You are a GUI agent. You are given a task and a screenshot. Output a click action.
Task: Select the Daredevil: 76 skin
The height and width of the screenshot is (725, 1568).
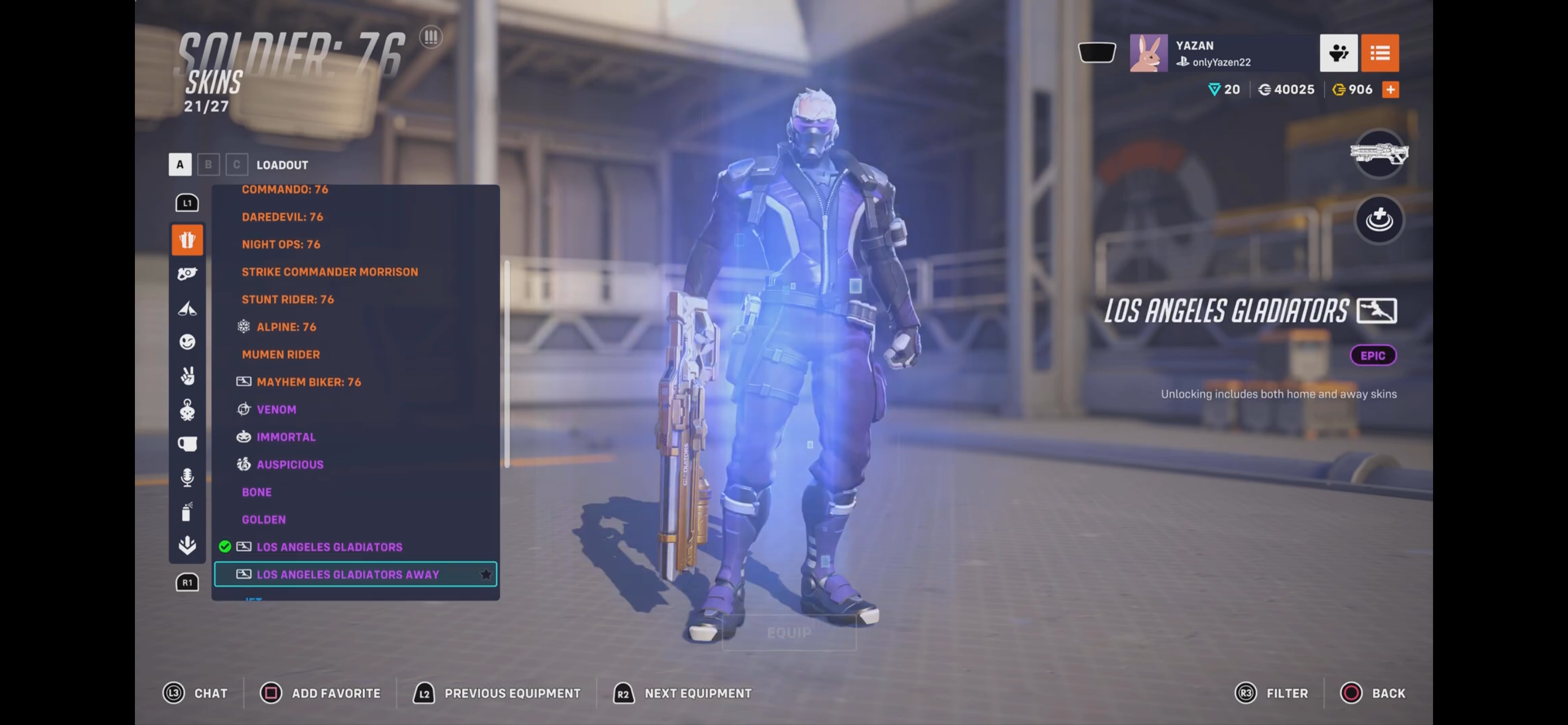click(x=282, y=217)
